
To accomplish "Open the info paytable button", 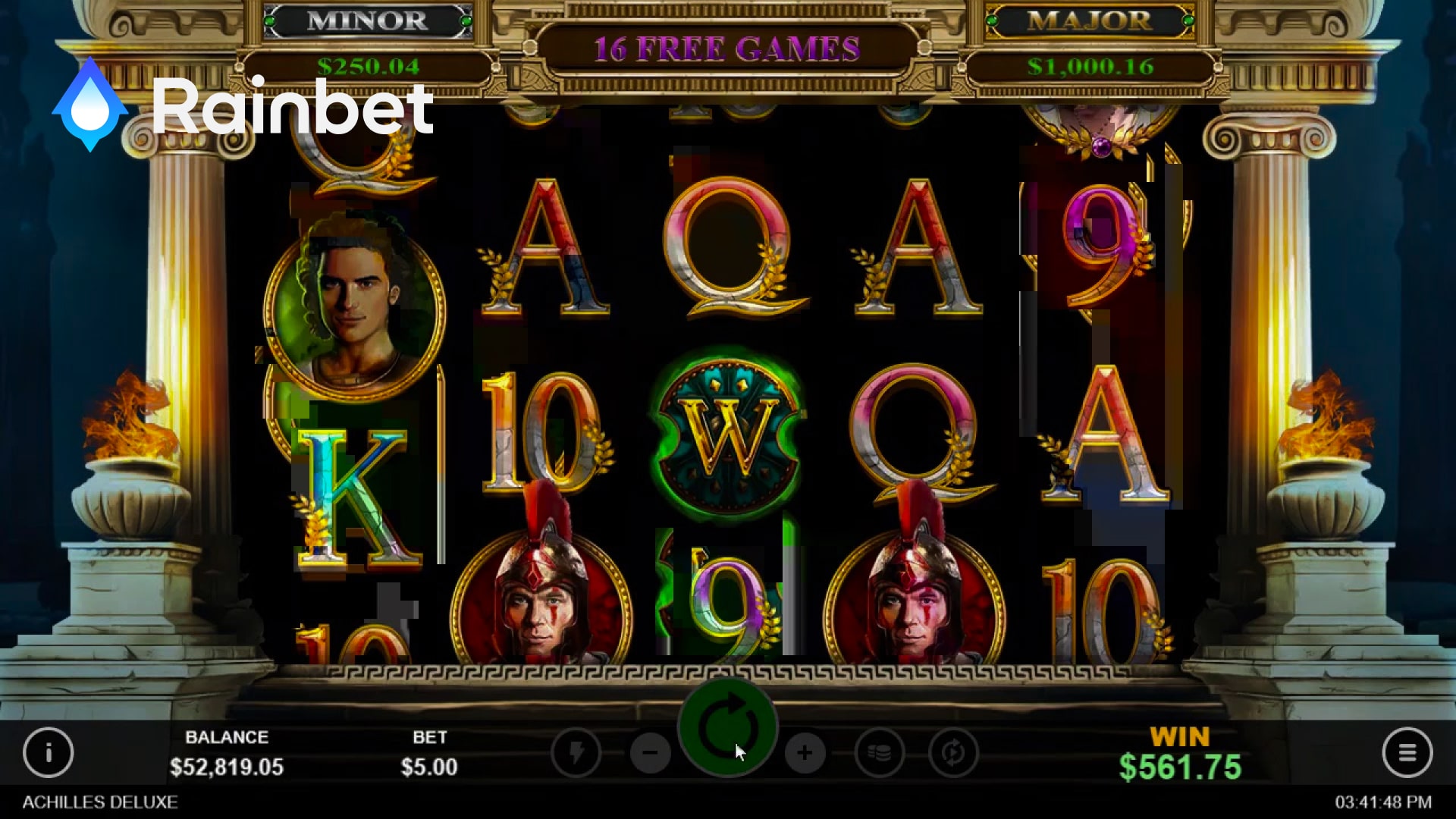I will coord(49,752).
